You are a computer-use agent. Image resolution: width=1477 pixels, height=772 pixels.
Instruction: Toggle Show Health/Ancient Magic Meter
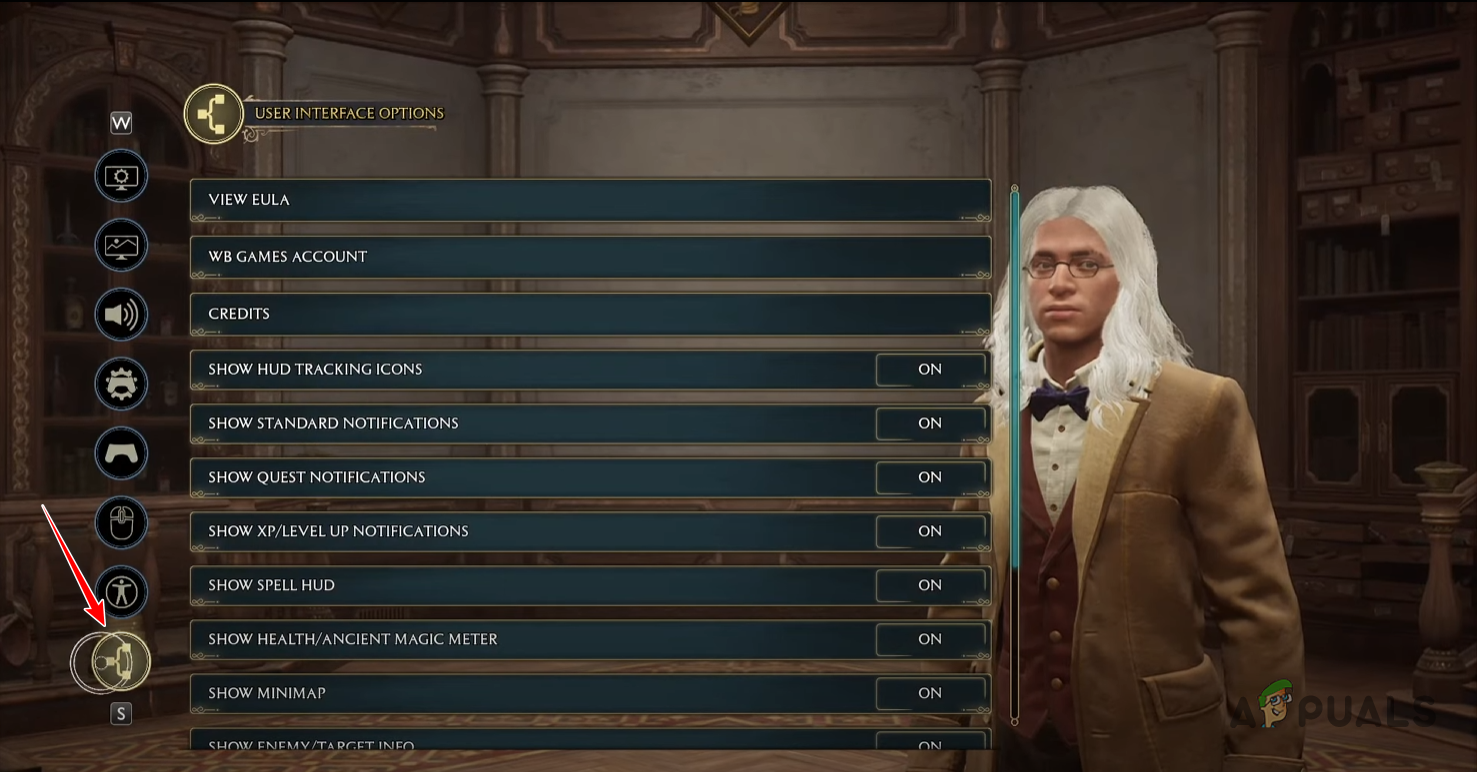point(930,640)
